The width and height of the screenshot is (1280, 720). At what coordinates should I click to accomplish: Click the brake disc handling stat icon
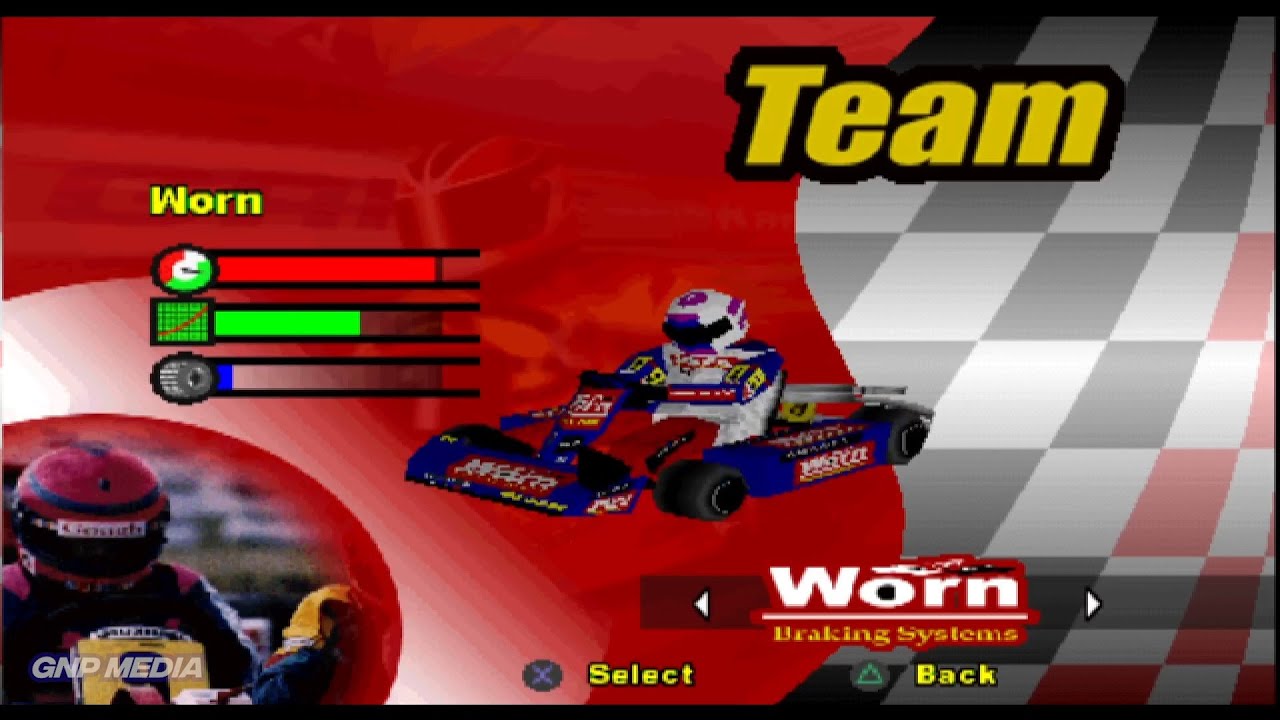tap(184, 376)
